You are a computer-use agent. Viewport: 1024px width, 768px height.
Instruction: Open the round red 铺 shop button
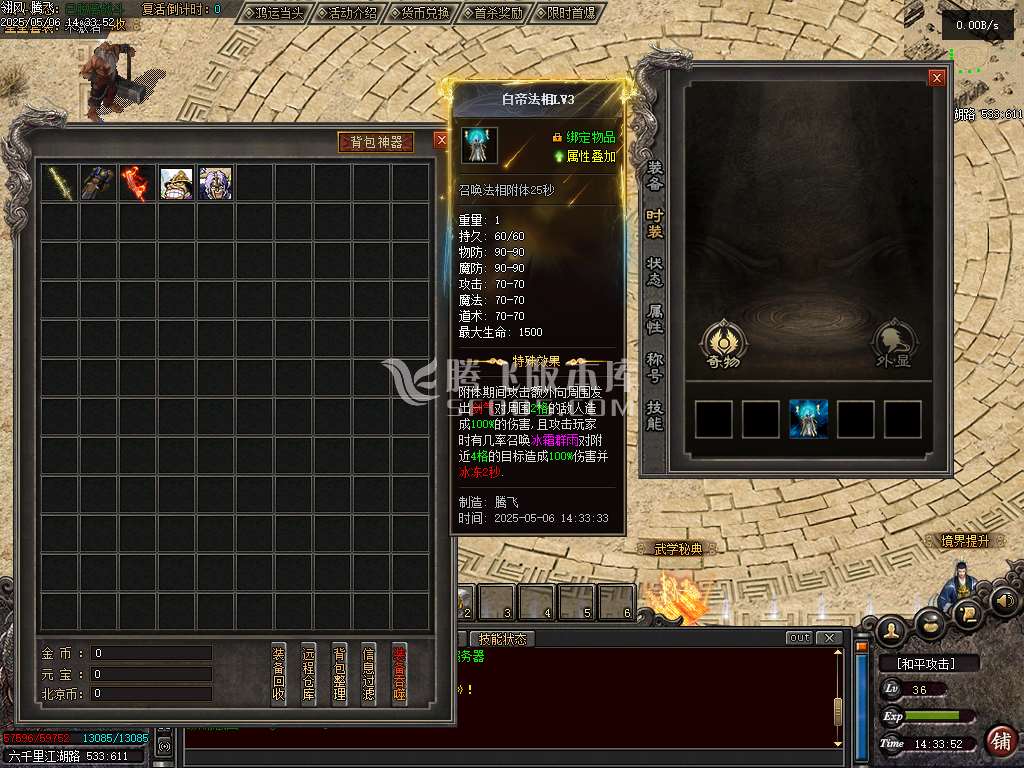[x=1001, y=741]
